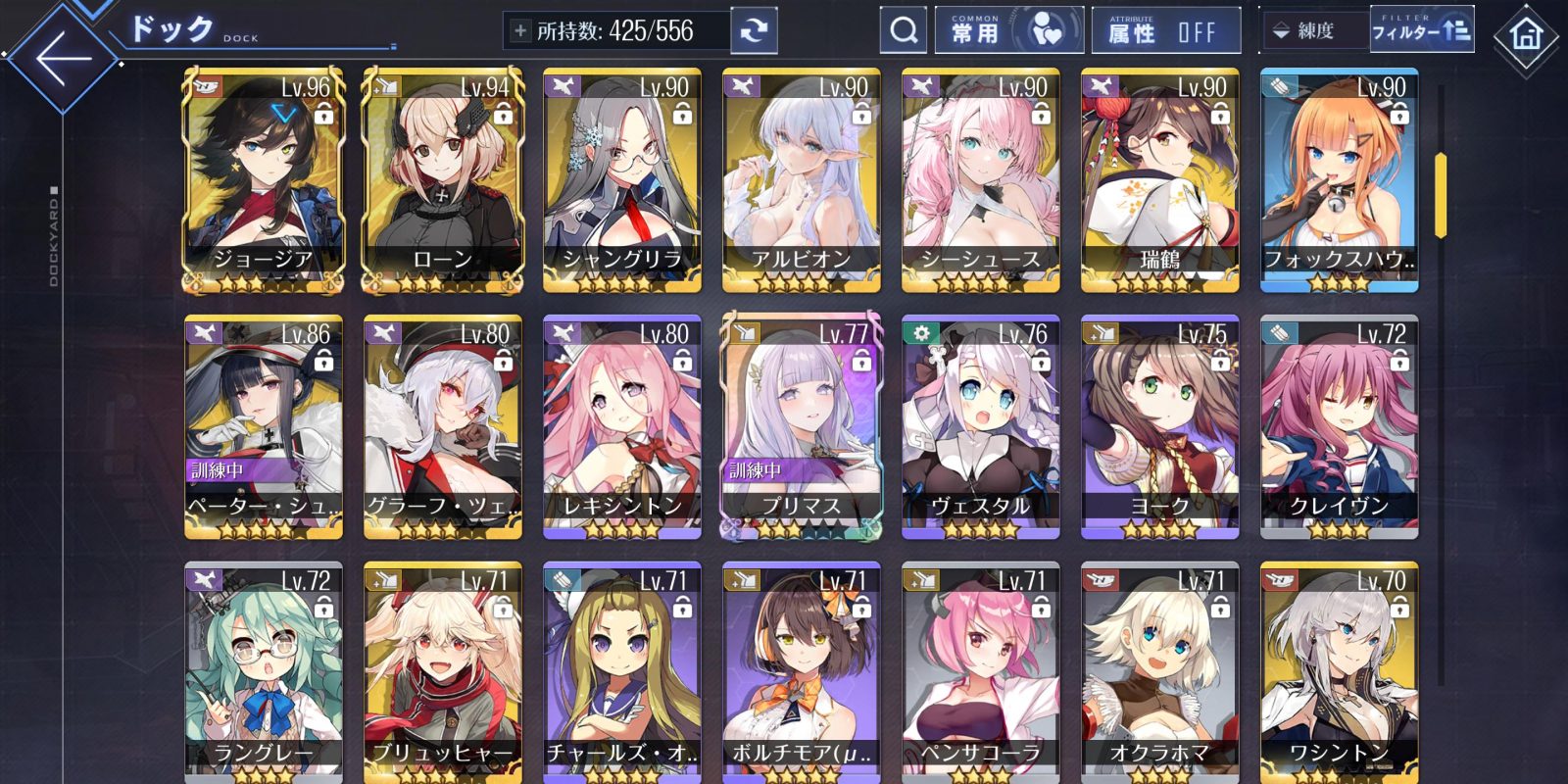Toggle the 属性 attribute display
Image resolution: width=1568 pixels, height=784 pixels.
tap(1165, 31)
